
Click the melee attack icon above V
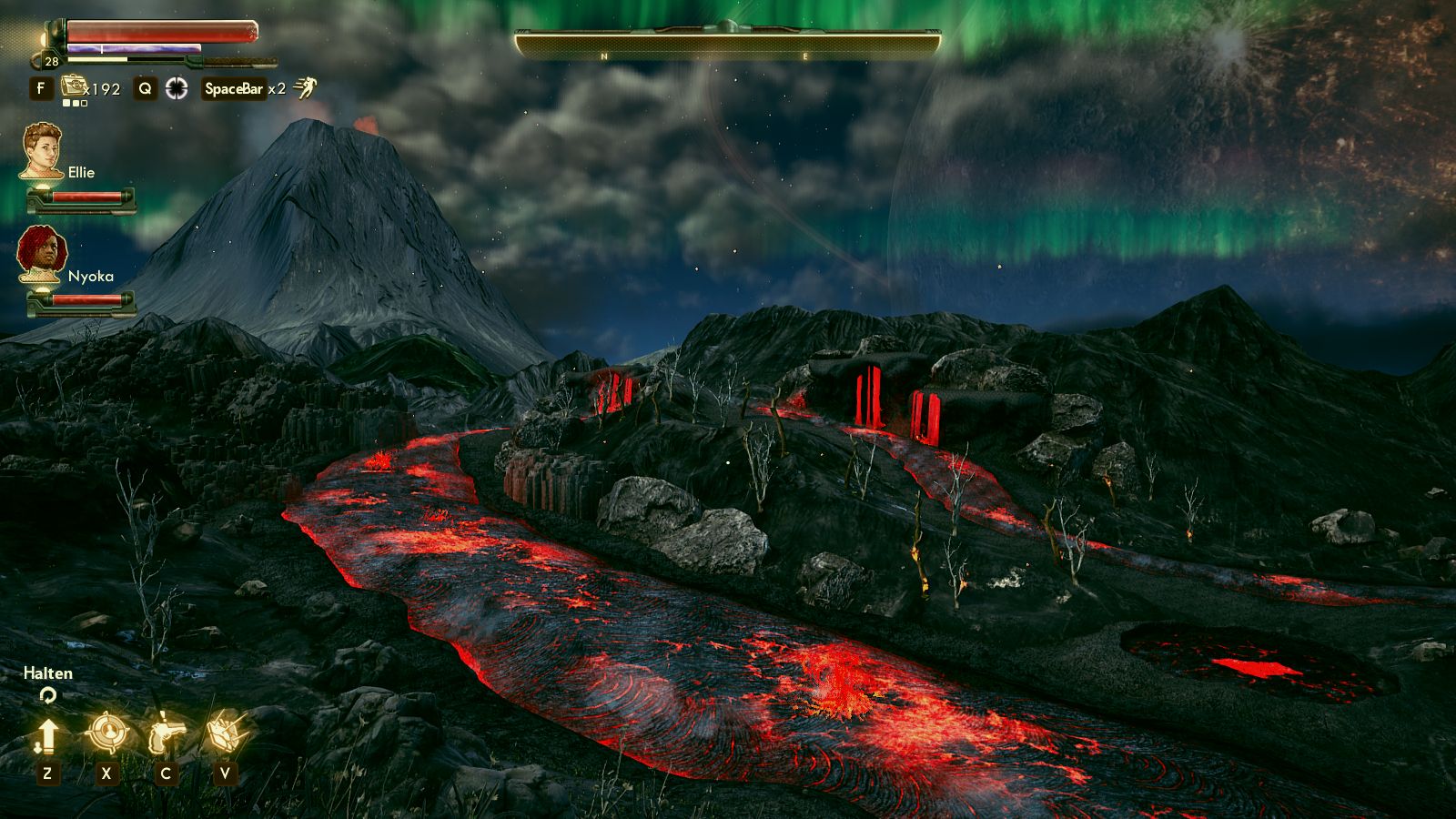225,732
